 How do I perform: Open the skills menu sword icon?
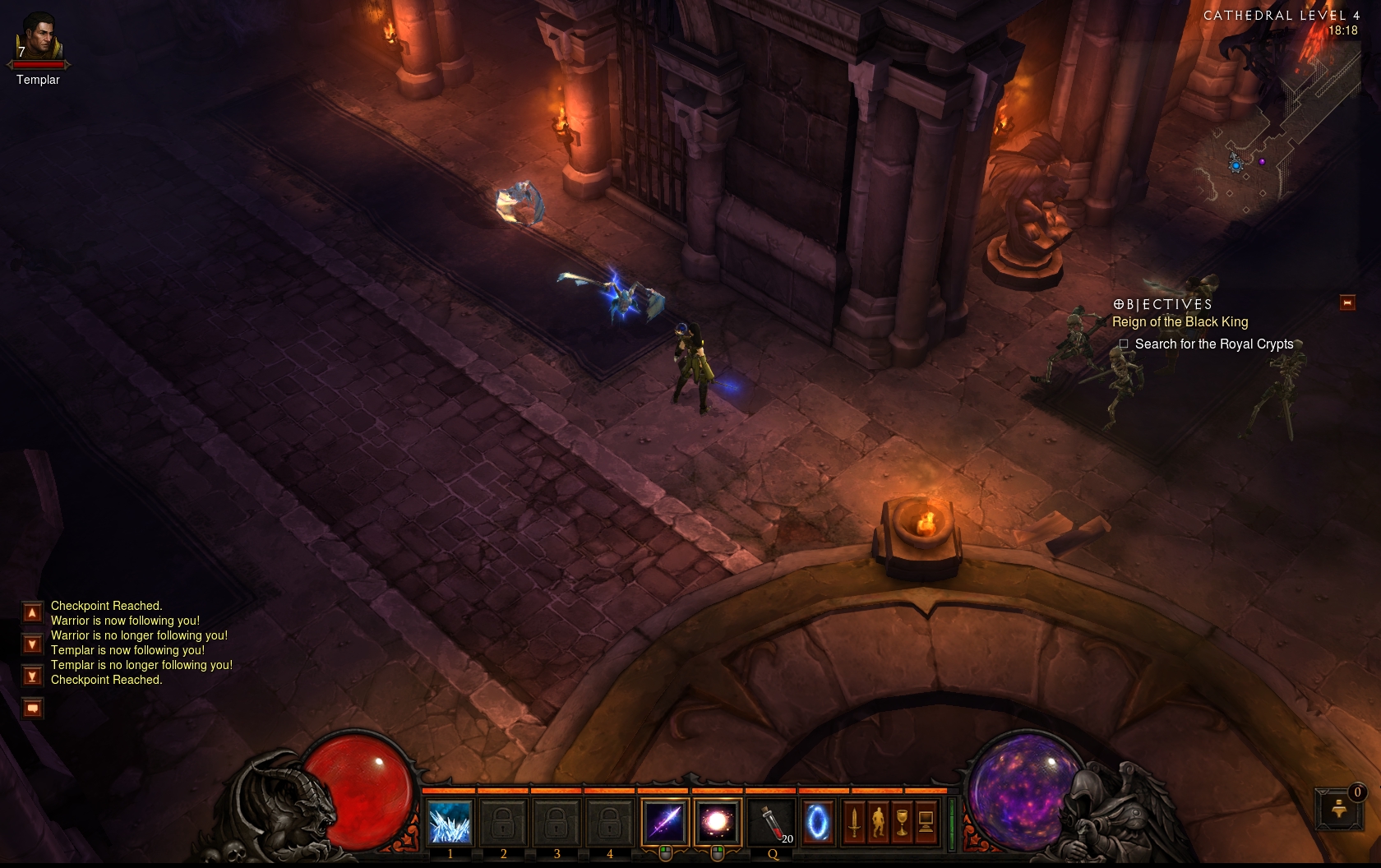pos(854,822)
